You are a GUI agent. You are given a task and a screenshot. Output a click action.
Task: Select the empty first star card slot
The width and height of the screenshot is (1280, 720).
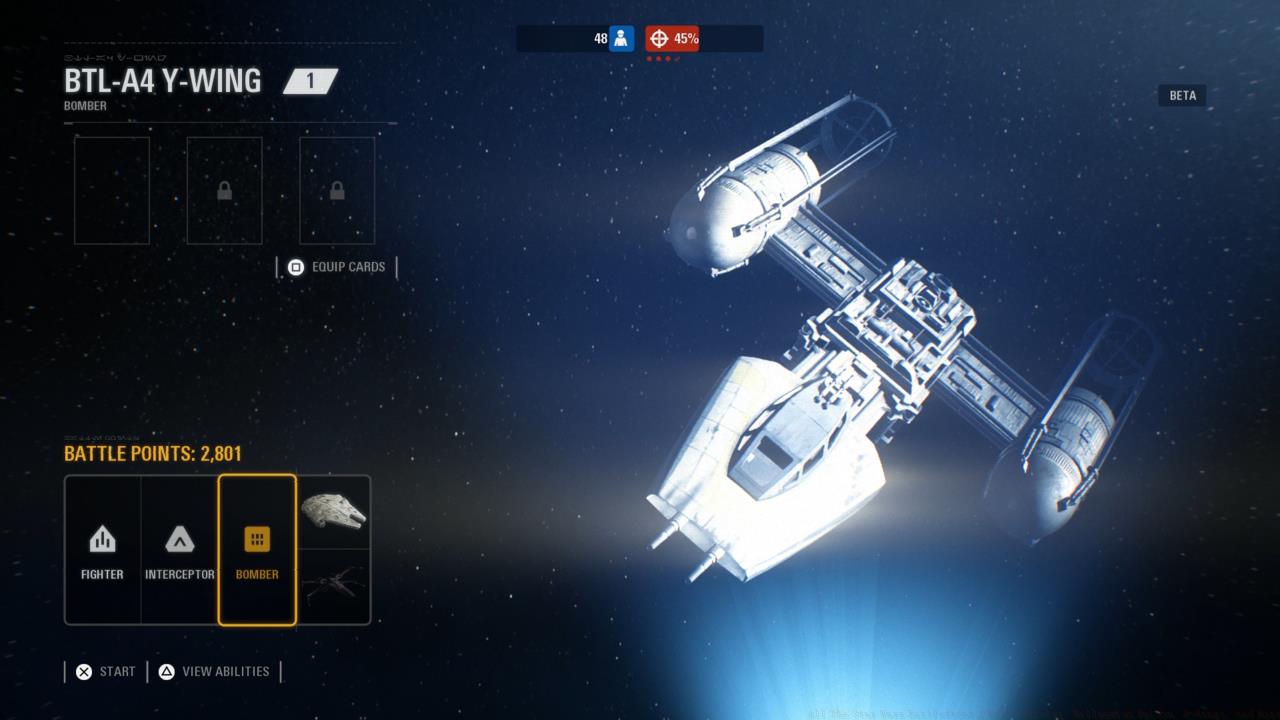111,190
